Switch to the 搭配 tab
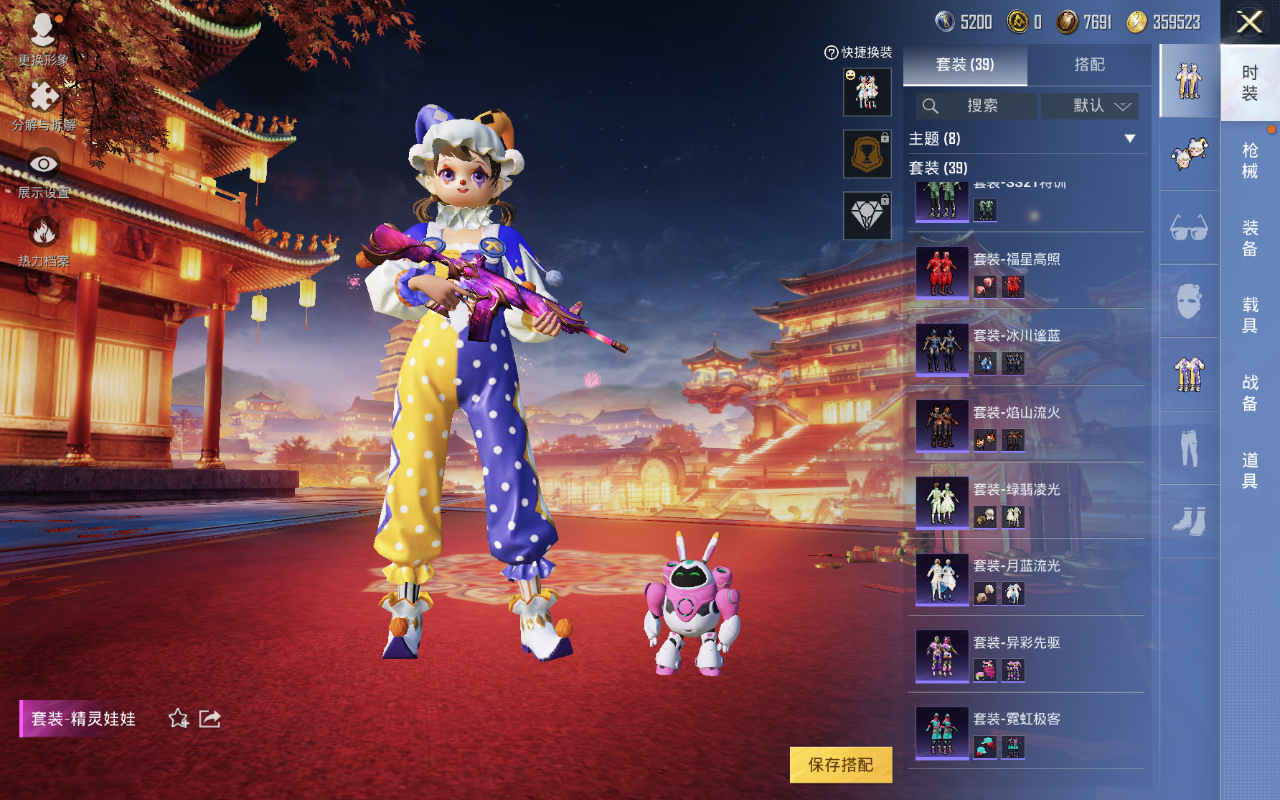Viewport: 1280px width, 800px height. point(1089,65)
